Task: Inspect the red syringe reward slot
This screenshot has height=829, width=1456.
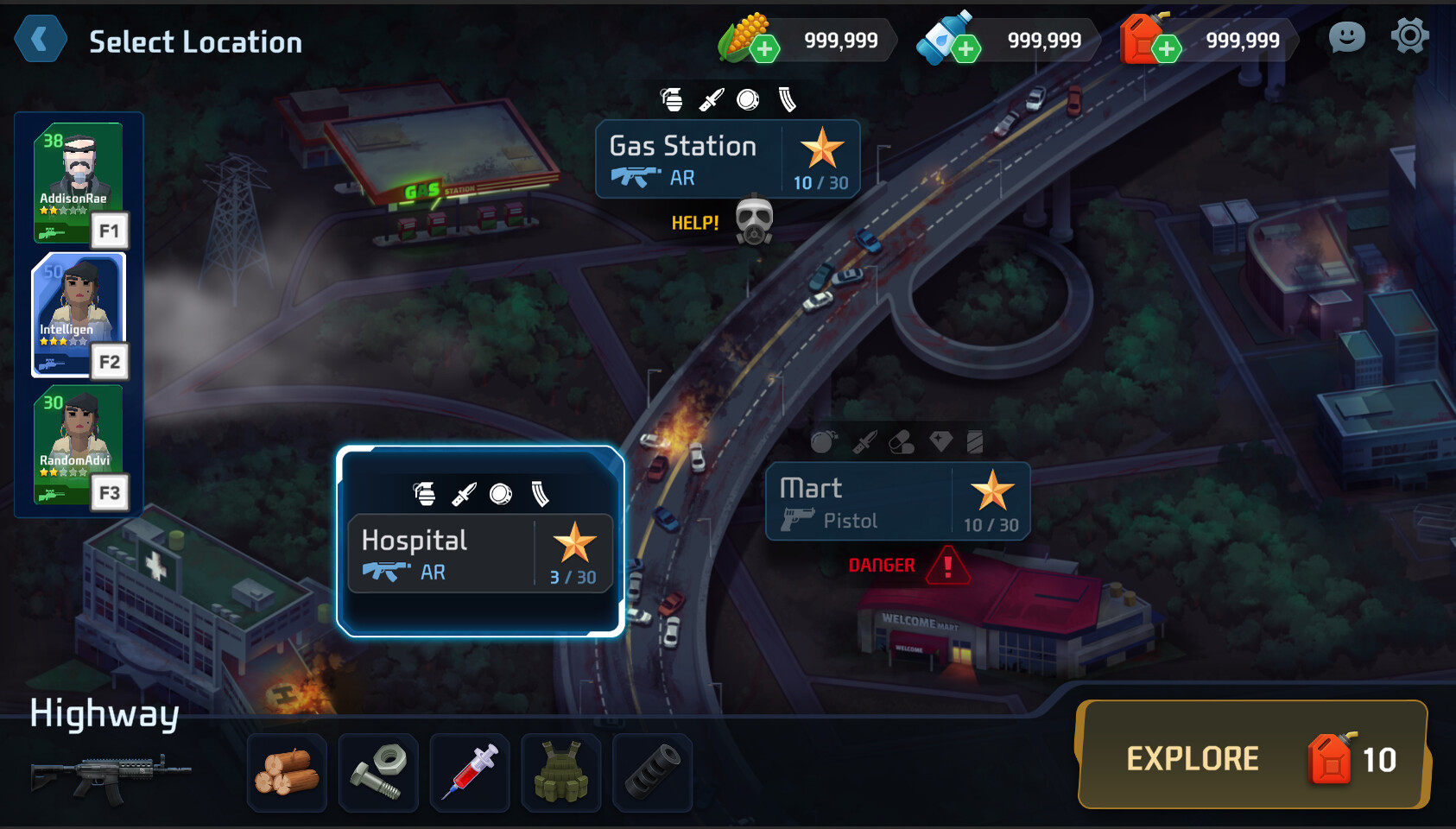Action: [x=470, y=773]
